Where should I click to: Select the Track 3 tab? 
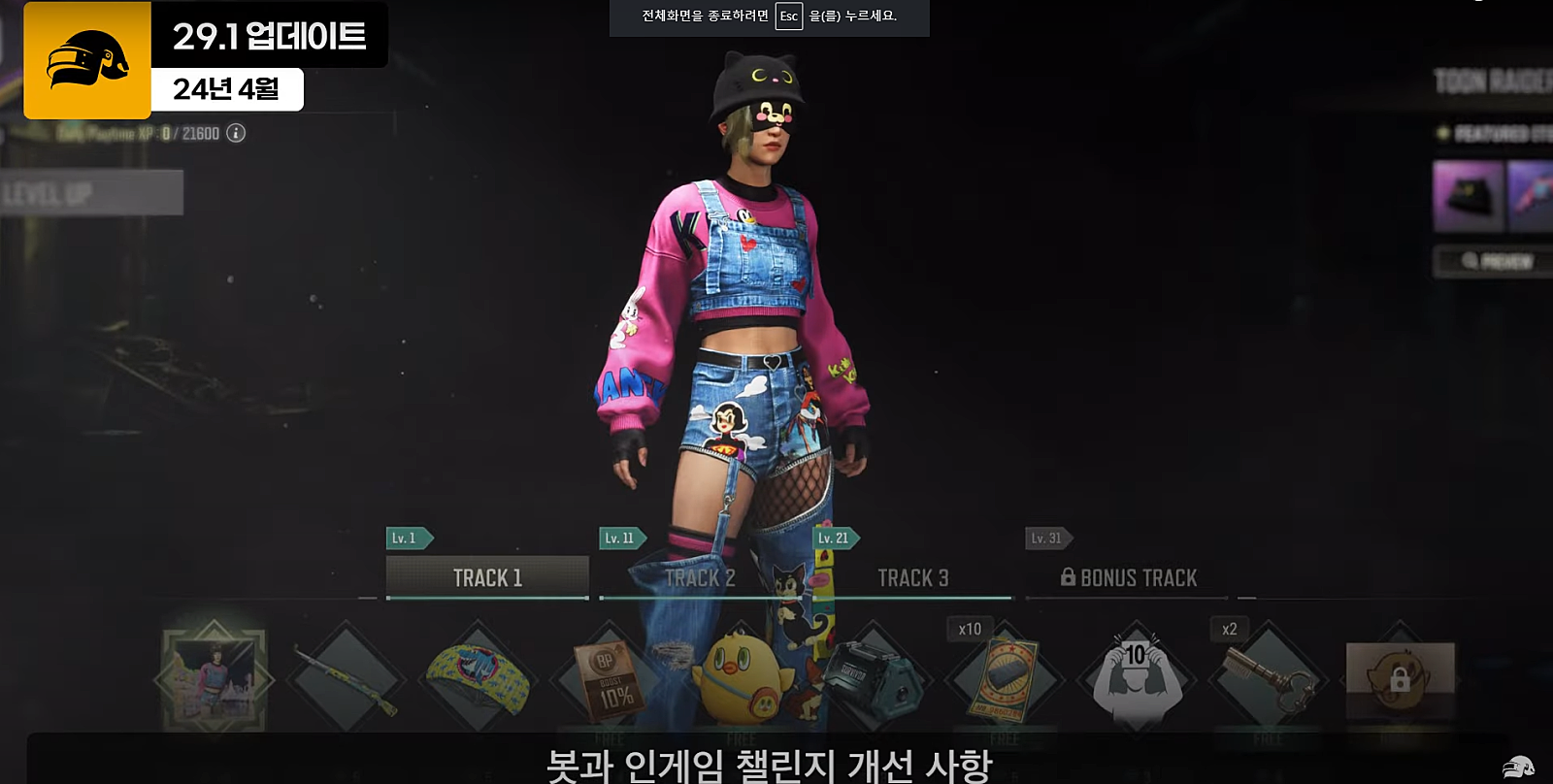[x=912, y=577]
